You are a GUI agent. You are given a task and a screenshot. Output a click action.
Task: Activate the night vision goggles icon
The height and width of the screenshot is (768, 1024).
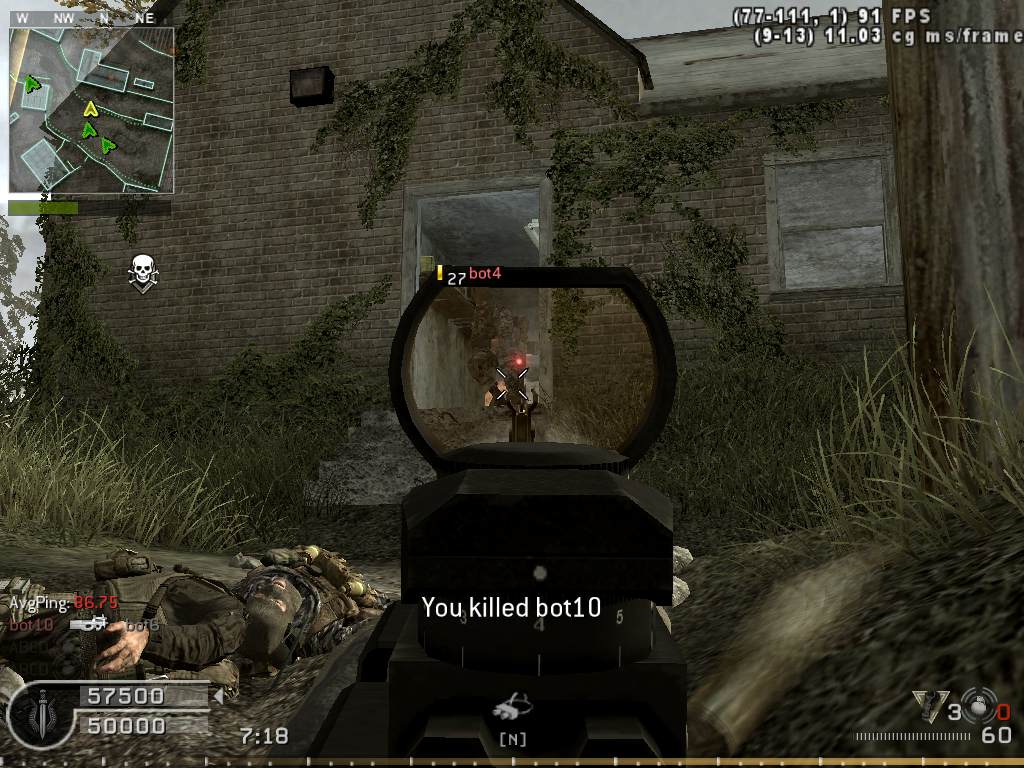coord(511,711)
